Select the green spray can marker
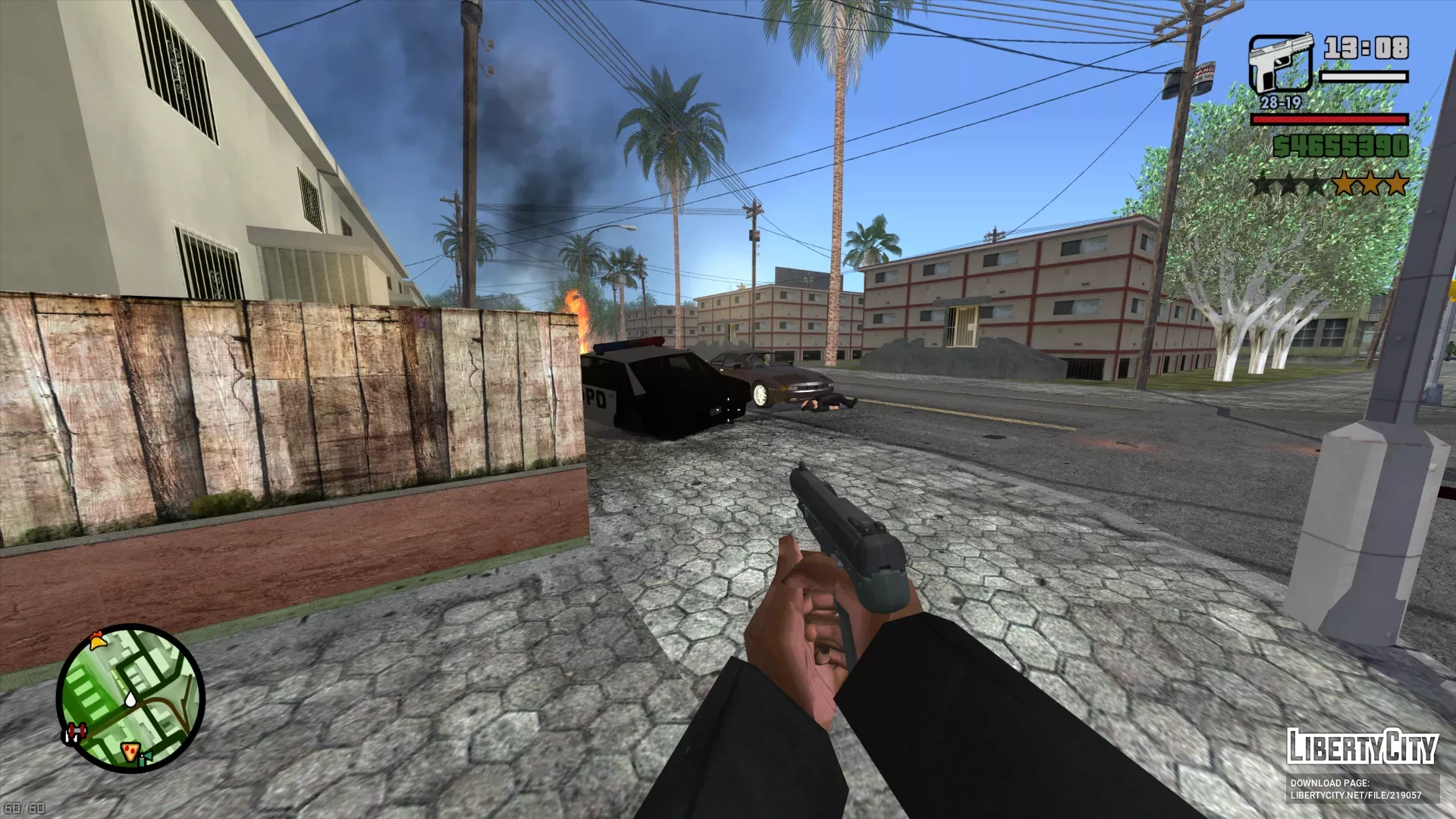The height and width of the screenshot is (819, 1456). [143, 758]
